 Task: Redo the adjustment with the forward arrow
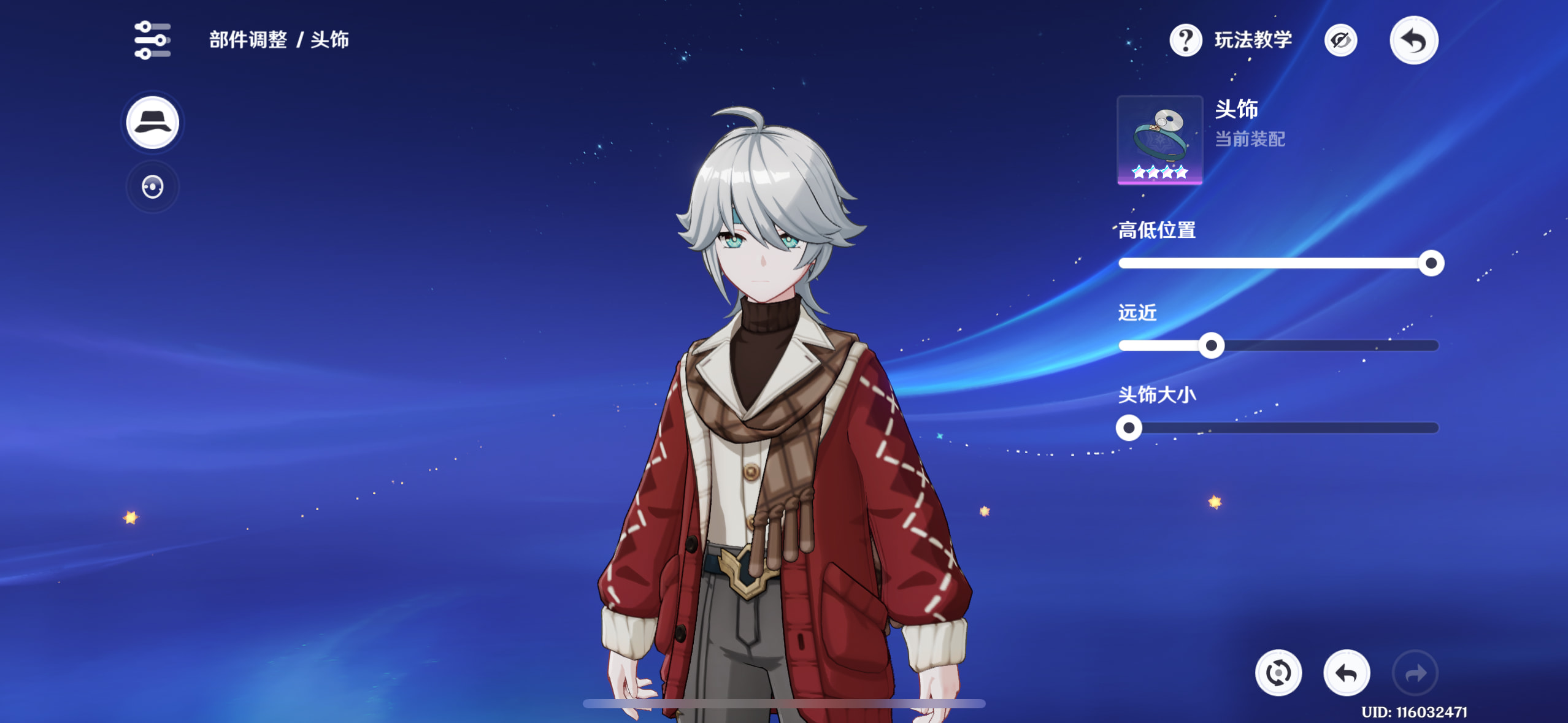[1415, 673]
